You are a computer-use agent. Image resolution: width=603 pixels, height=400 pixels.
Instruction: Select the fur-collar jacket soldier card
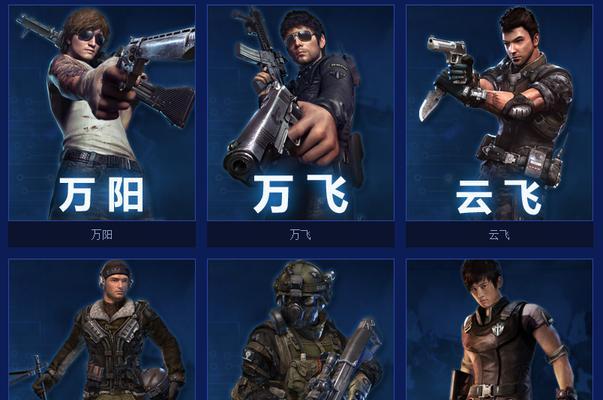coord(102,332)
